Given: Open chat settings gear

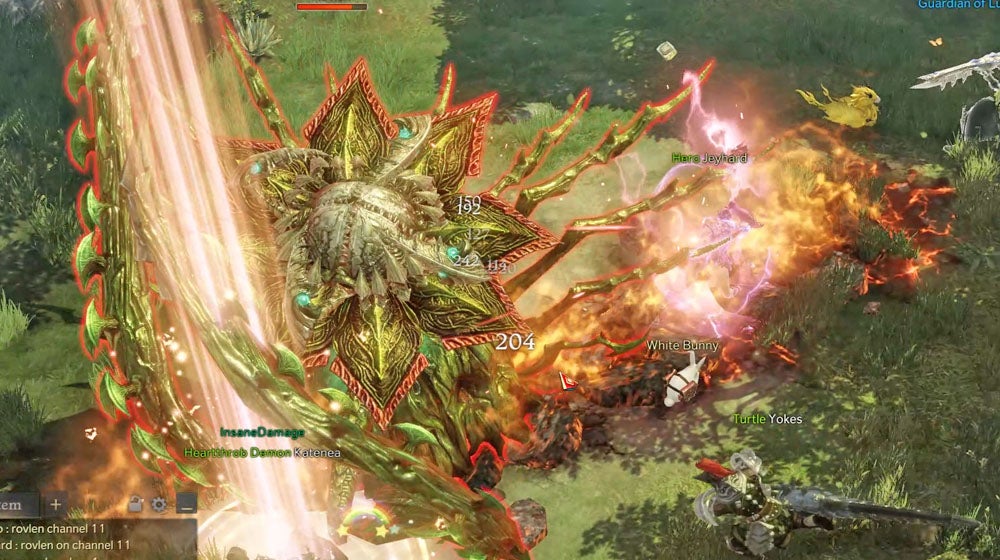Looking at the screenshot, I should point(158,505).
